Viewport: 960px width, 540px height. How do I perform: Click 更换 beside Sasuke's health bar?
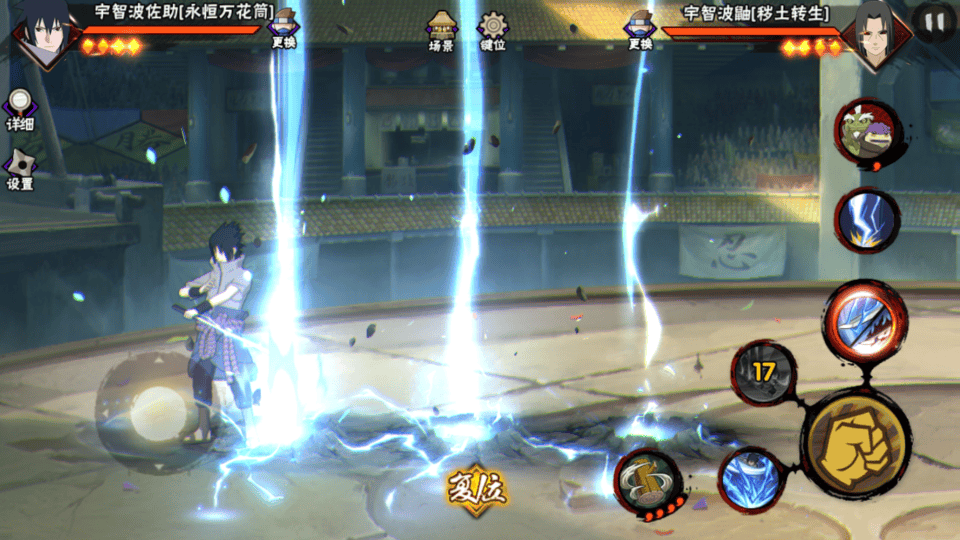pyautogui.click(x=283, y=31)
